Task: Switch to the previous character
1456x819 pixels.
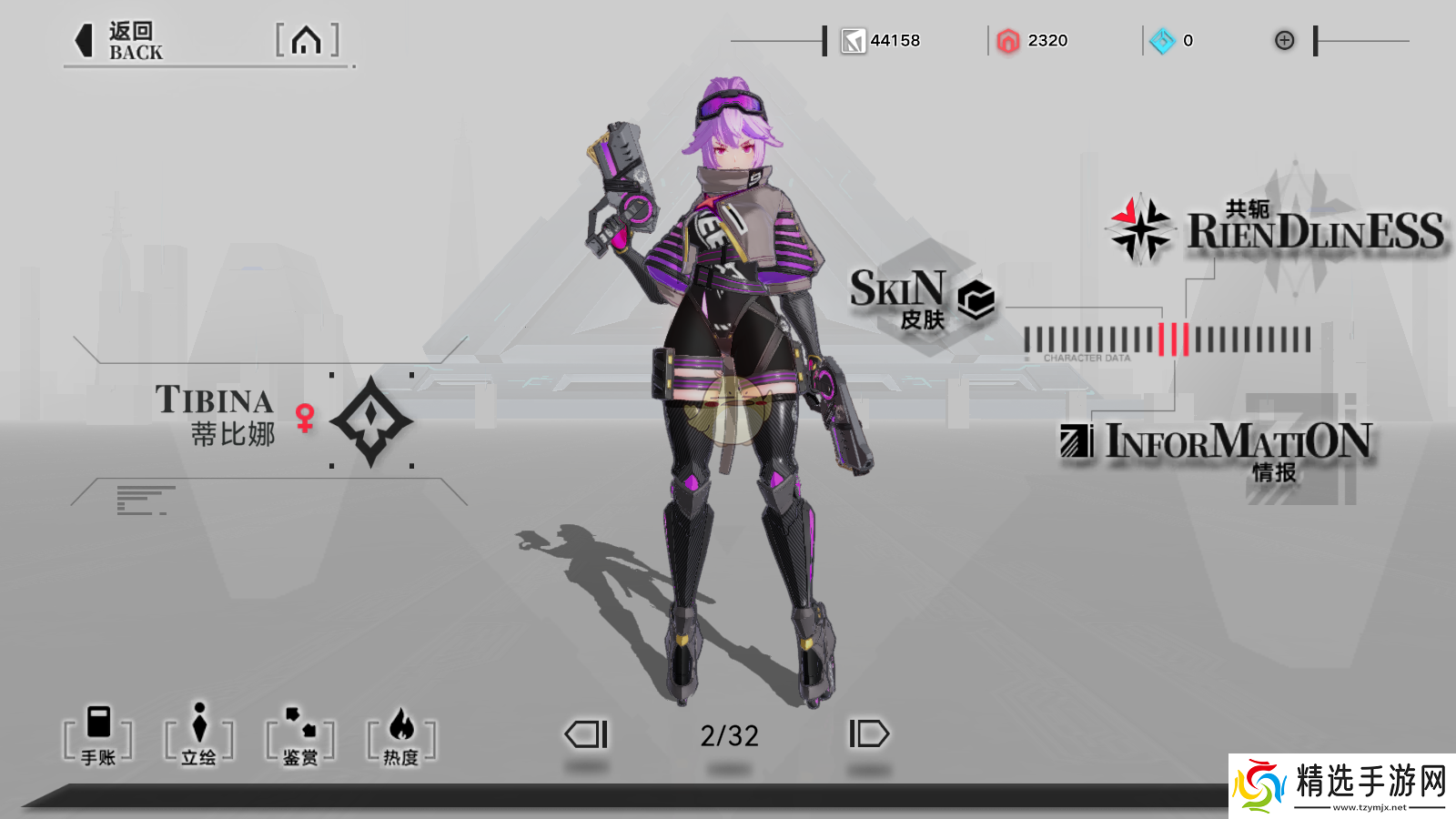Action: point(587,734)
